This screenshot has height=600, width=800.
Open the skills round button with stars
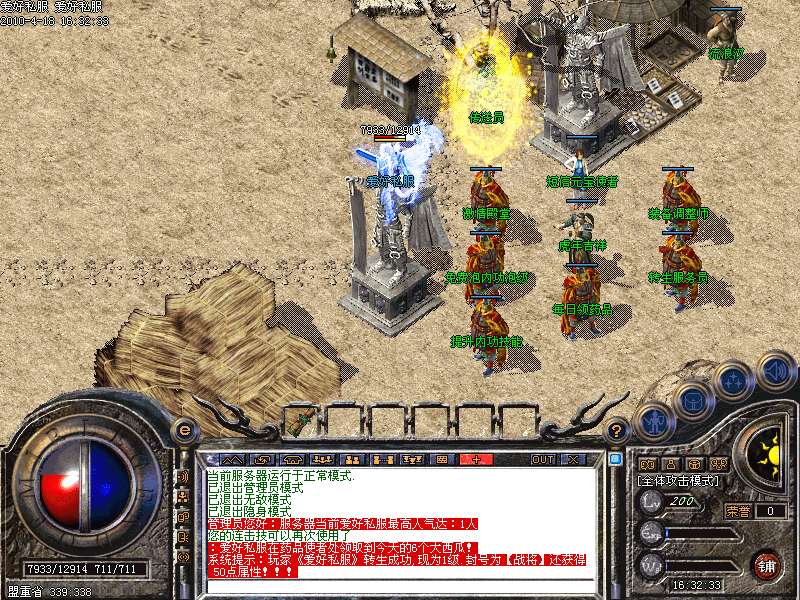pos(735,381)
